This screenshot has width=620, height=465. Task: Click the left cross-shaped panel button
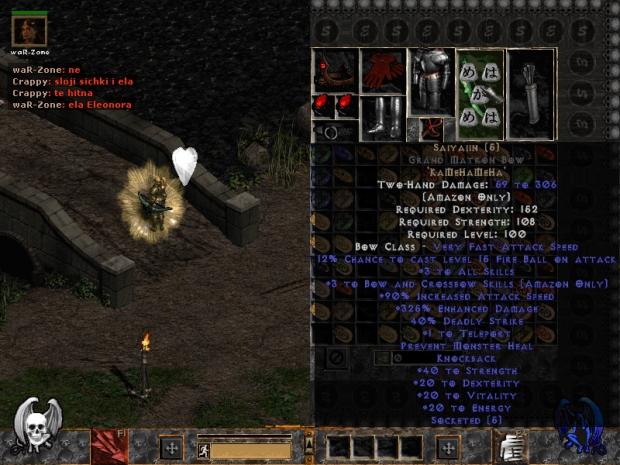click(170, 447)
